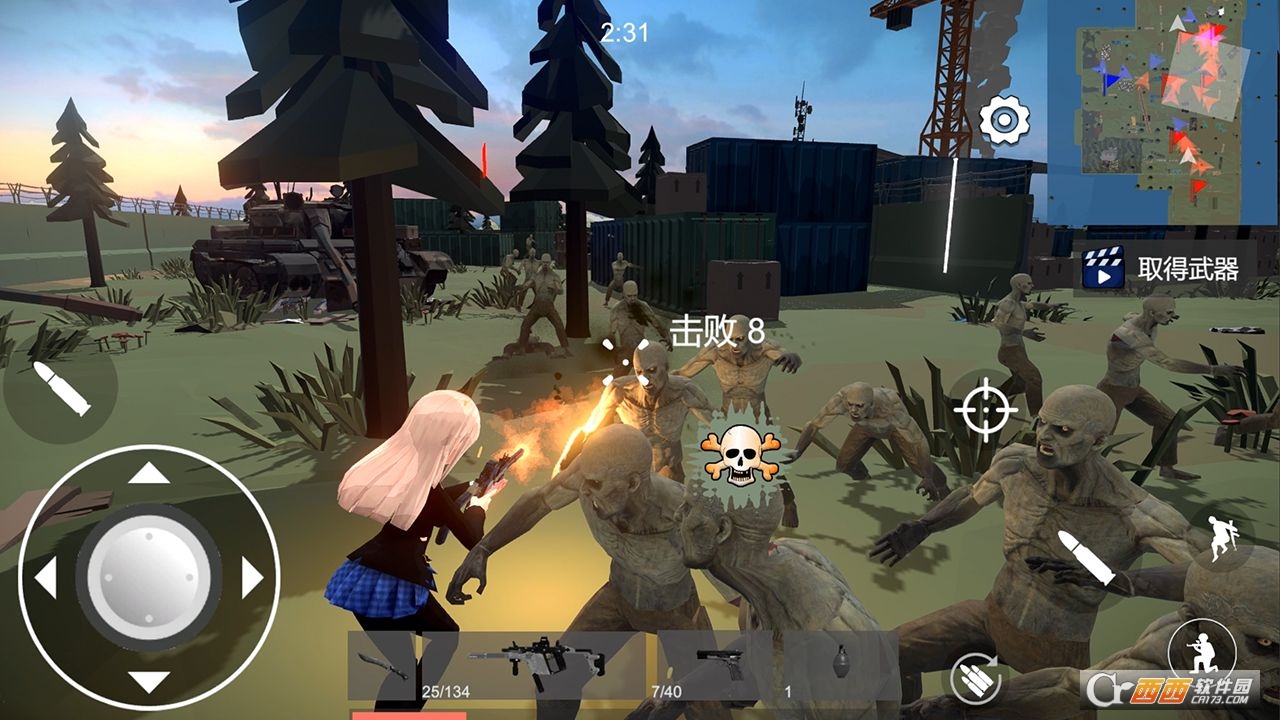Tap the joystick's right arrow
Image resolution: width=1280 pixels, height=720 pixels.
tap(252, 578)
